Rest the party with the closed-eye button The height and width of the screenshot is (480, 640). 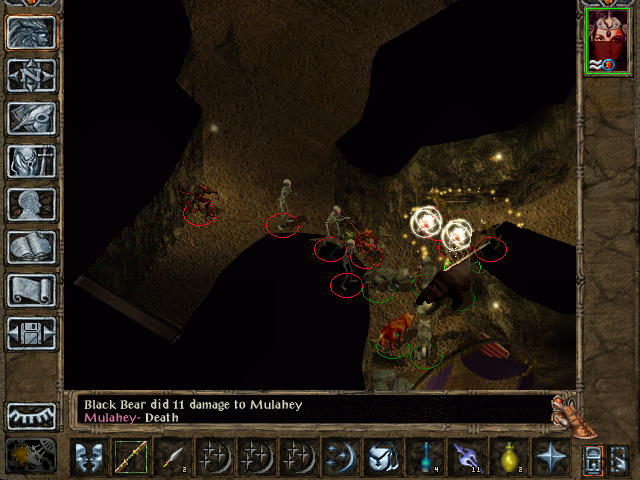31,415
